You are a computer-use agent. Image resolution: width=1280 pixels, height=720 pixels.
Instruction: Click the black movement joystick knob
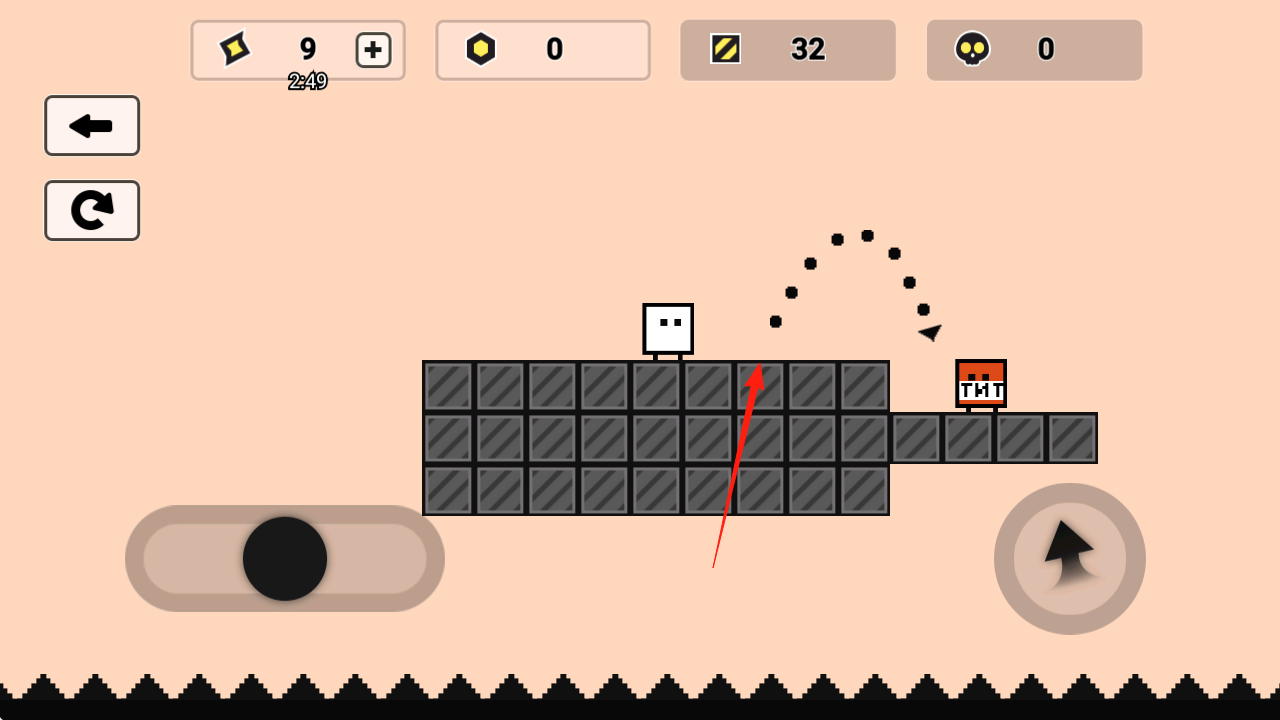pyautogui.click(x=285, y=559)
